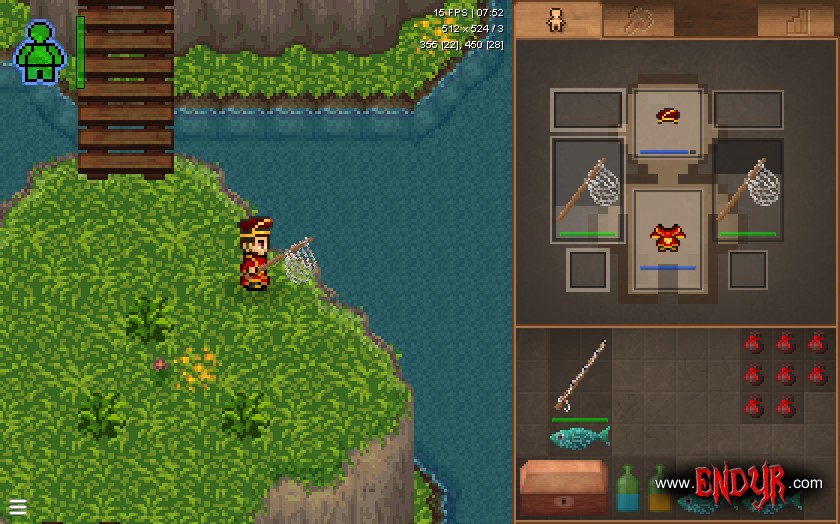The image size is (840, 524).
Task: Visit the www.ENDYR.com watermark link
Action: 738,483
